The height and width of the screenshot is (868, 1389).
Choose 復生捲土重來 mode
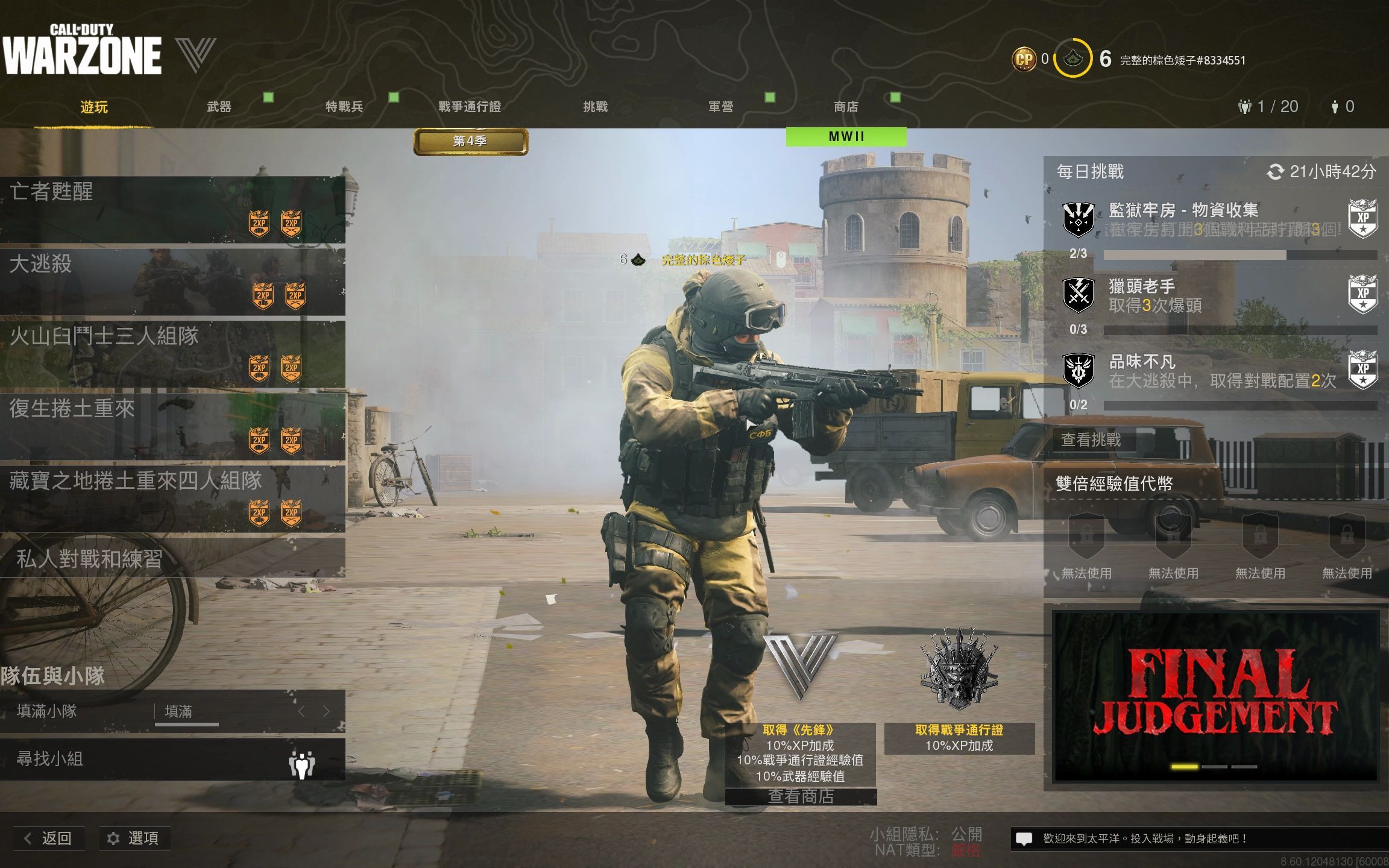(172, 426)
